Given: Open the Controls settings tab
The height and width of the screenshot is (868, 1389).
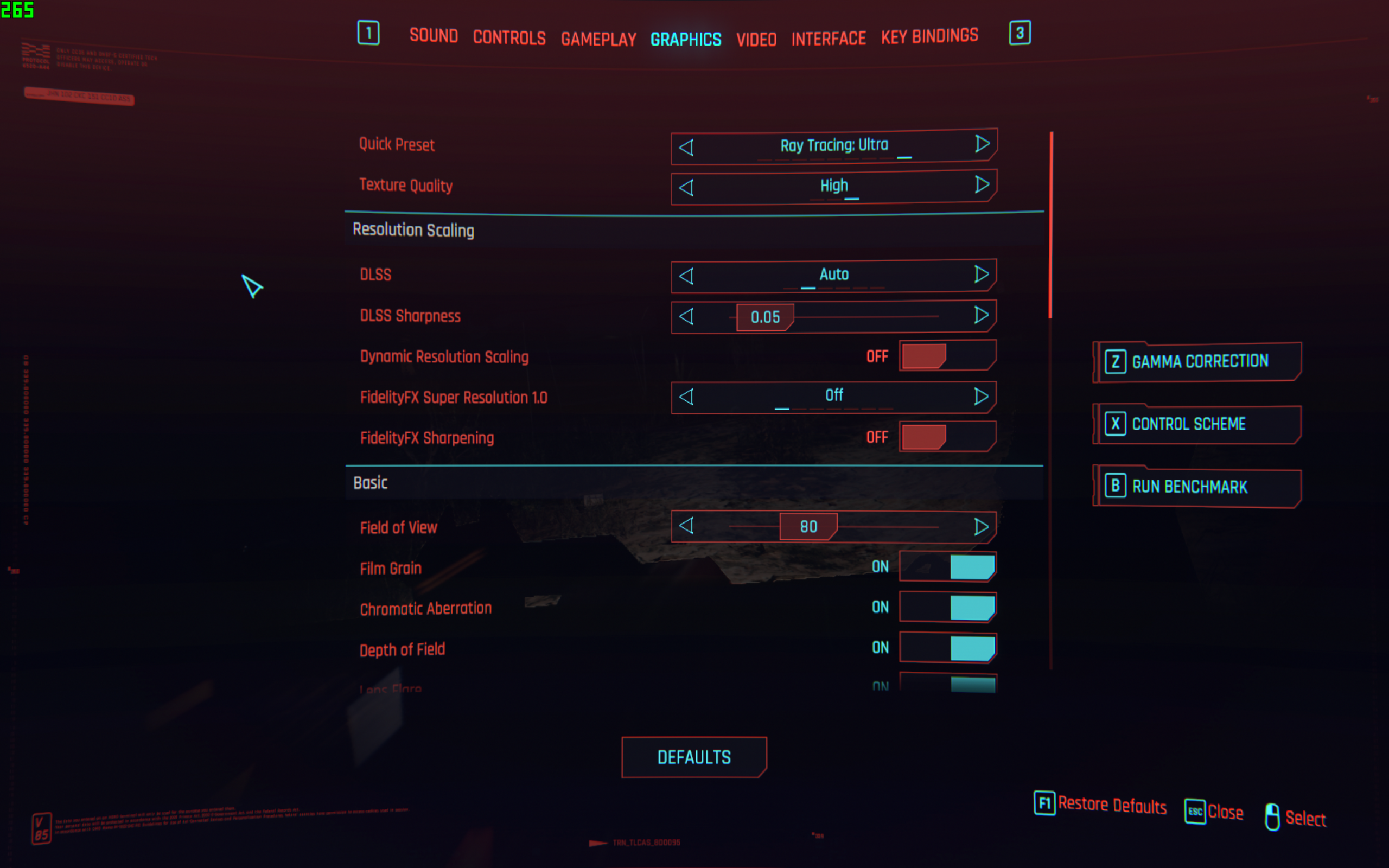Looking at the screenshot, I should pyautogui.click(x=509, y=37).
